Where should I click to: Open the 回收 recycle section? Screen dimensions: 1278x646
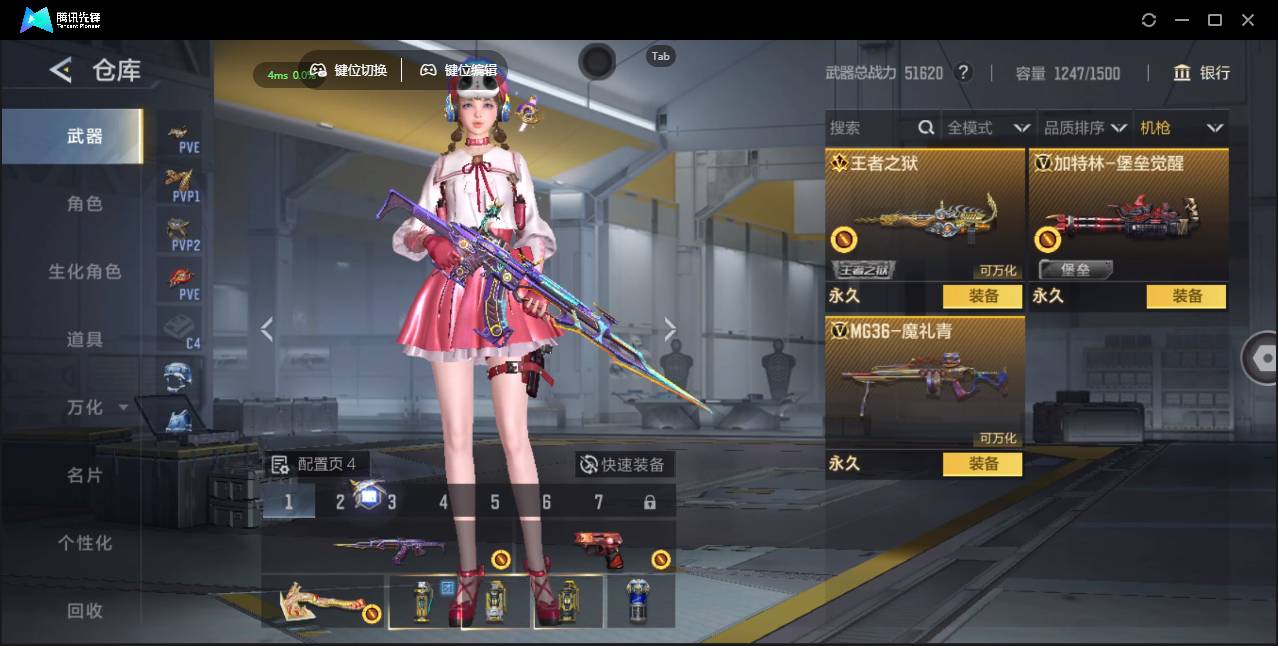pos(85,610)
